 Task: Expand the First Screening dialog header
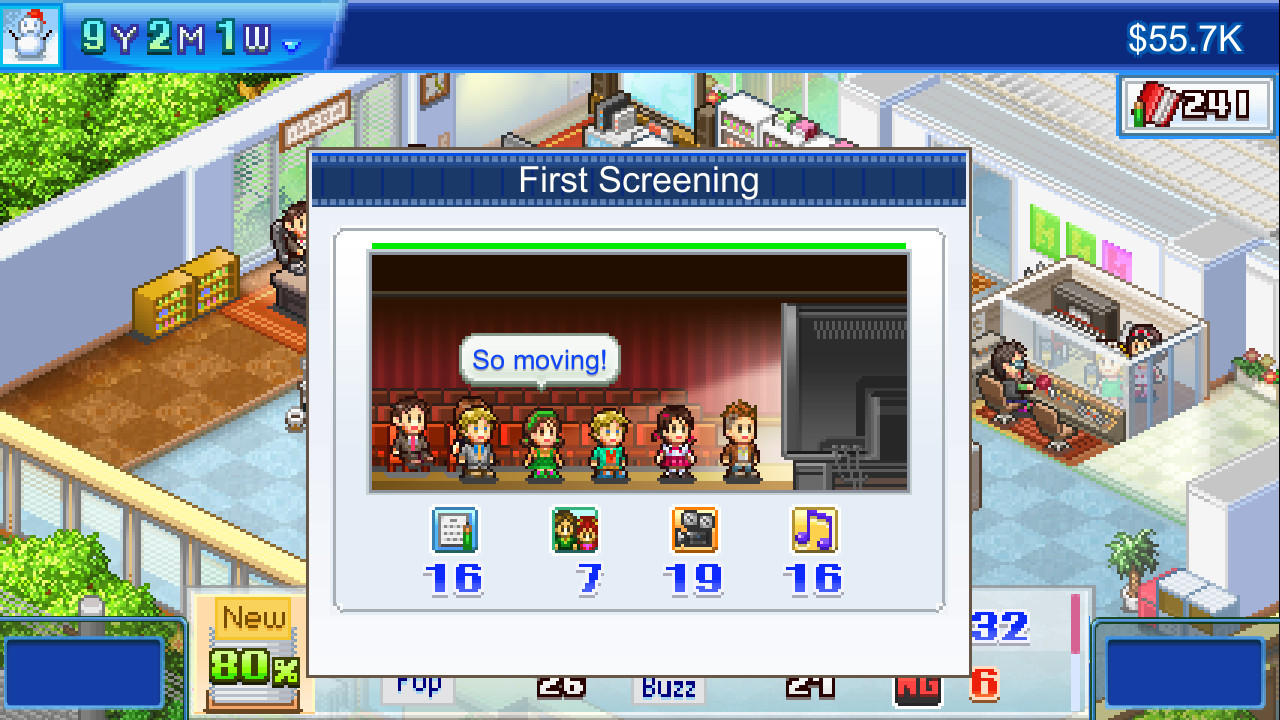[638, 180]
